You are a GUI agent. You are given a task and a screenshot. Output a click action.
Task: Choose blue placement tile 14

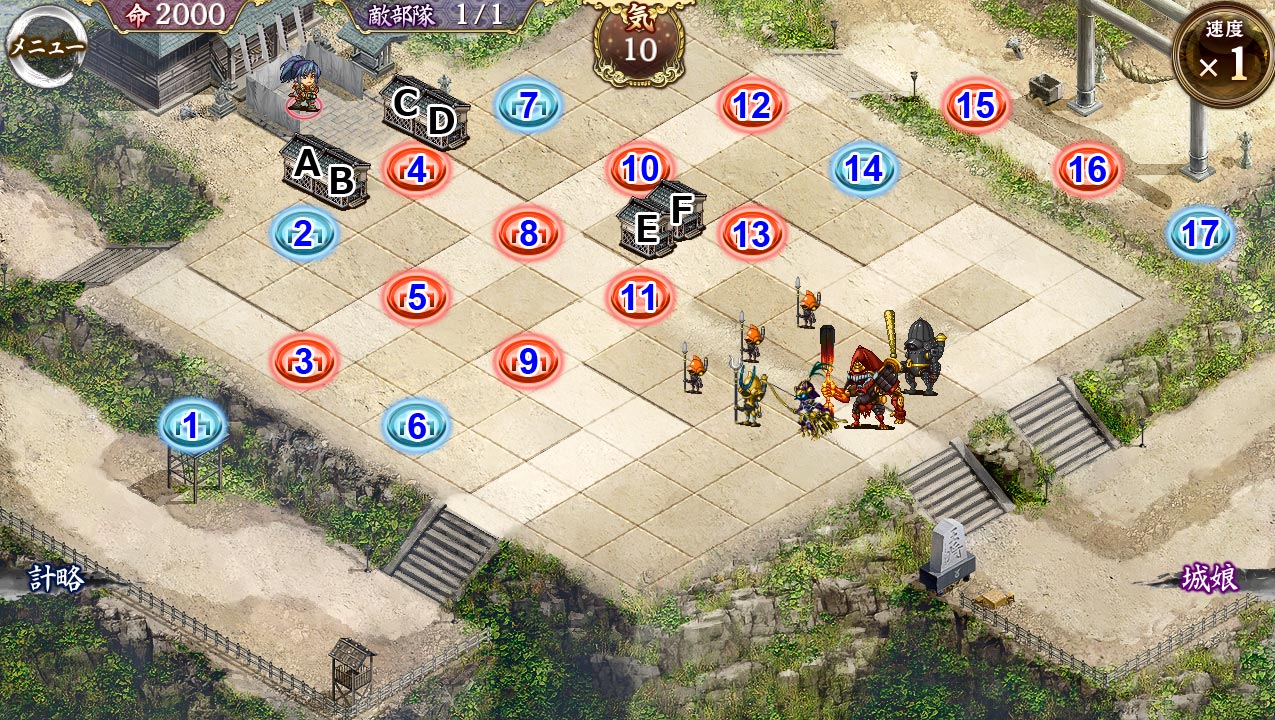point(864,169)
